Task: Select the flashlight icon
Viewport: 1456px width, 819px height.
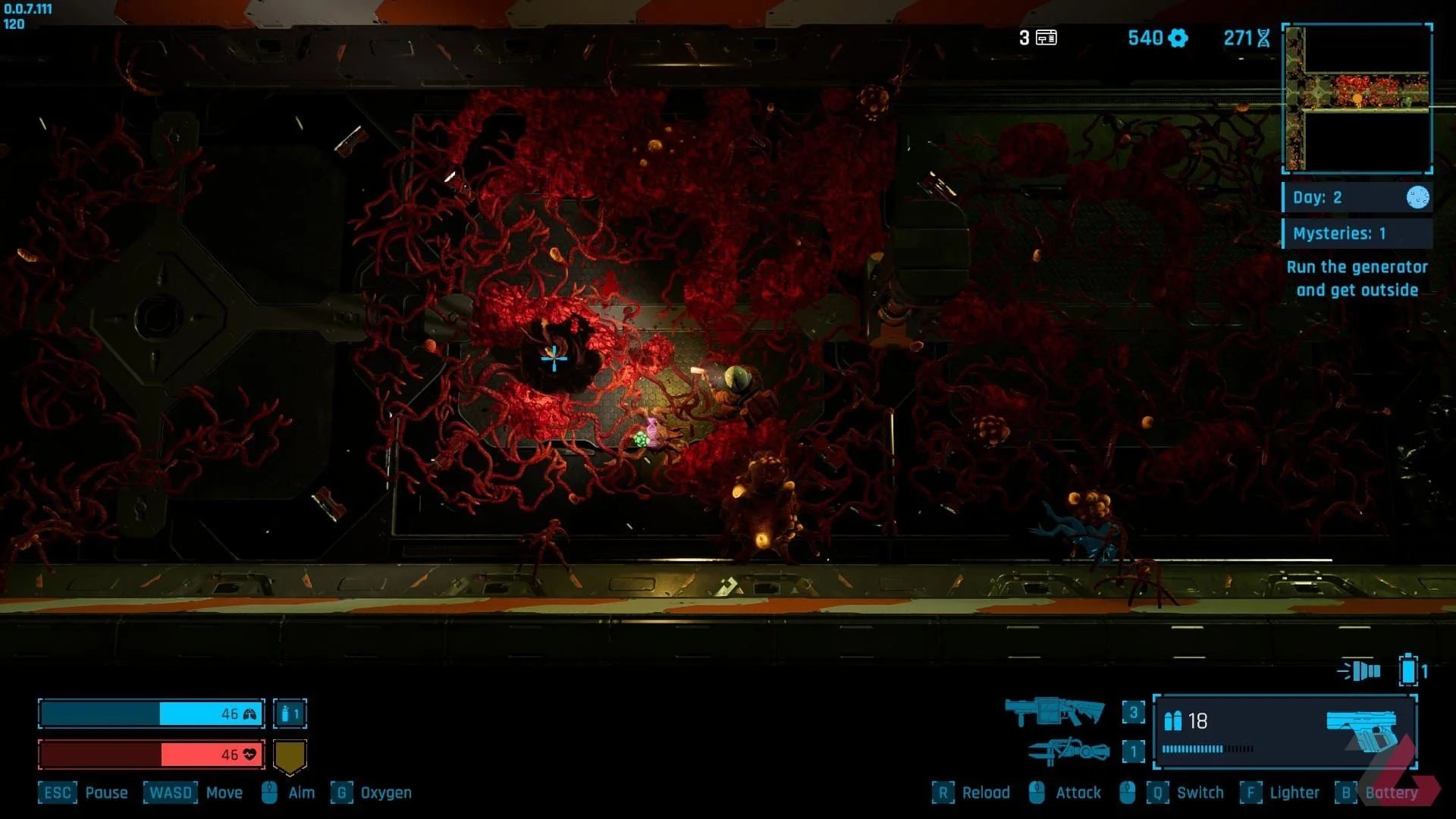Action: (x=1360, y=671)
